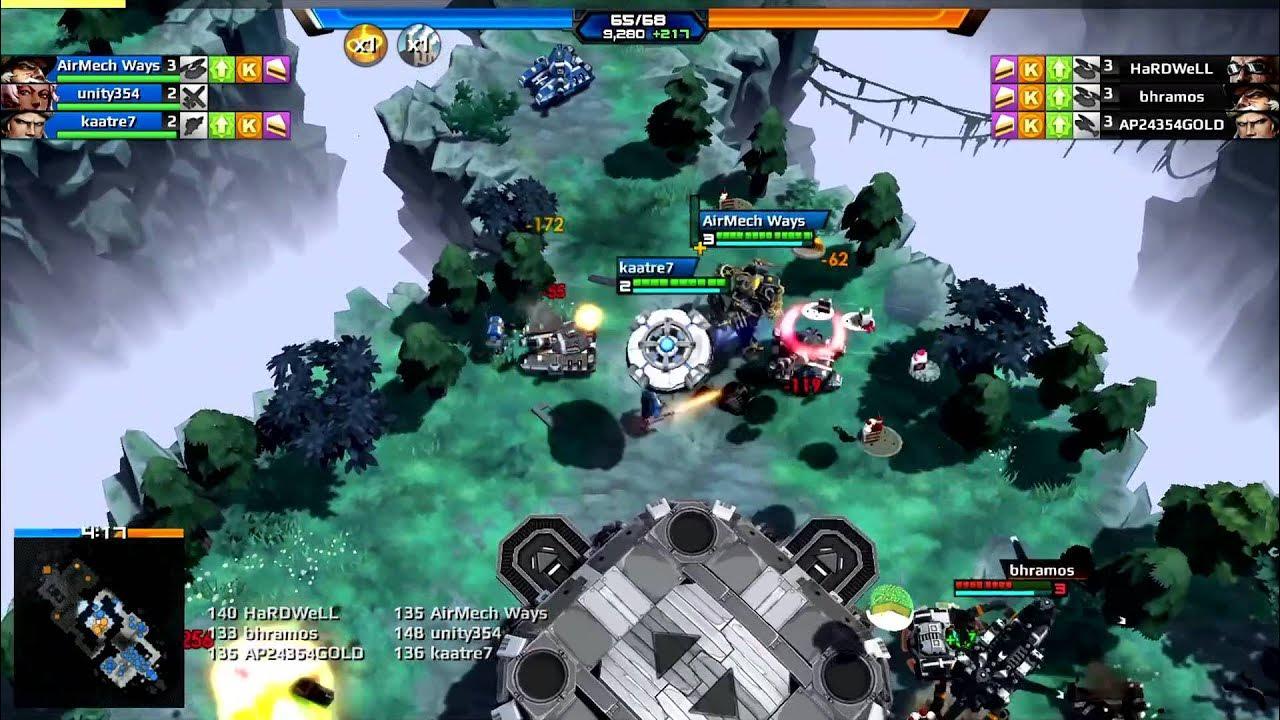Toggle the upgrade arrow icon for AP24354GOLD
The image size is (1280, 720).
[x=1058, y=127]
